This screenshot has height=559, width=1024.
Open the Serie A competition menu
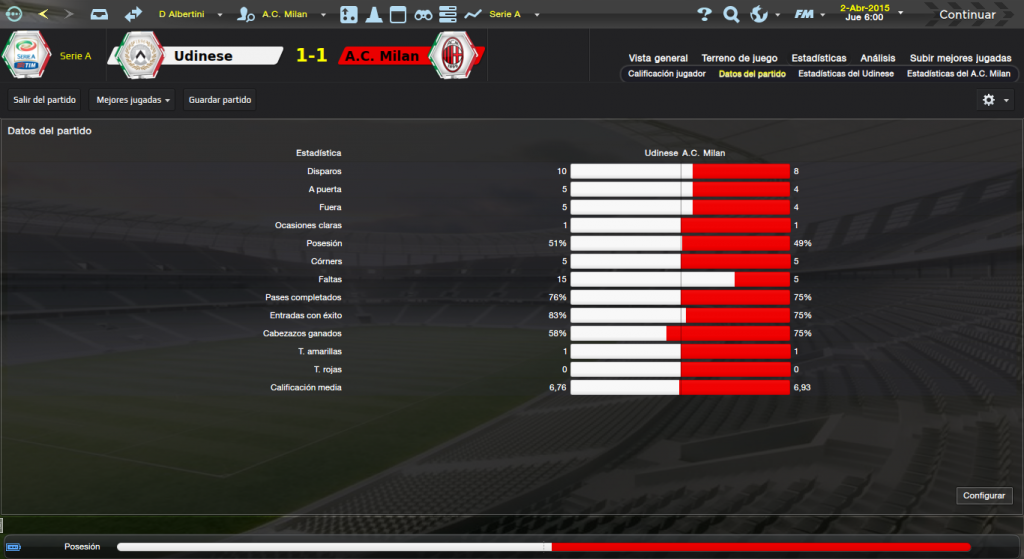click(x=510, y=15)
